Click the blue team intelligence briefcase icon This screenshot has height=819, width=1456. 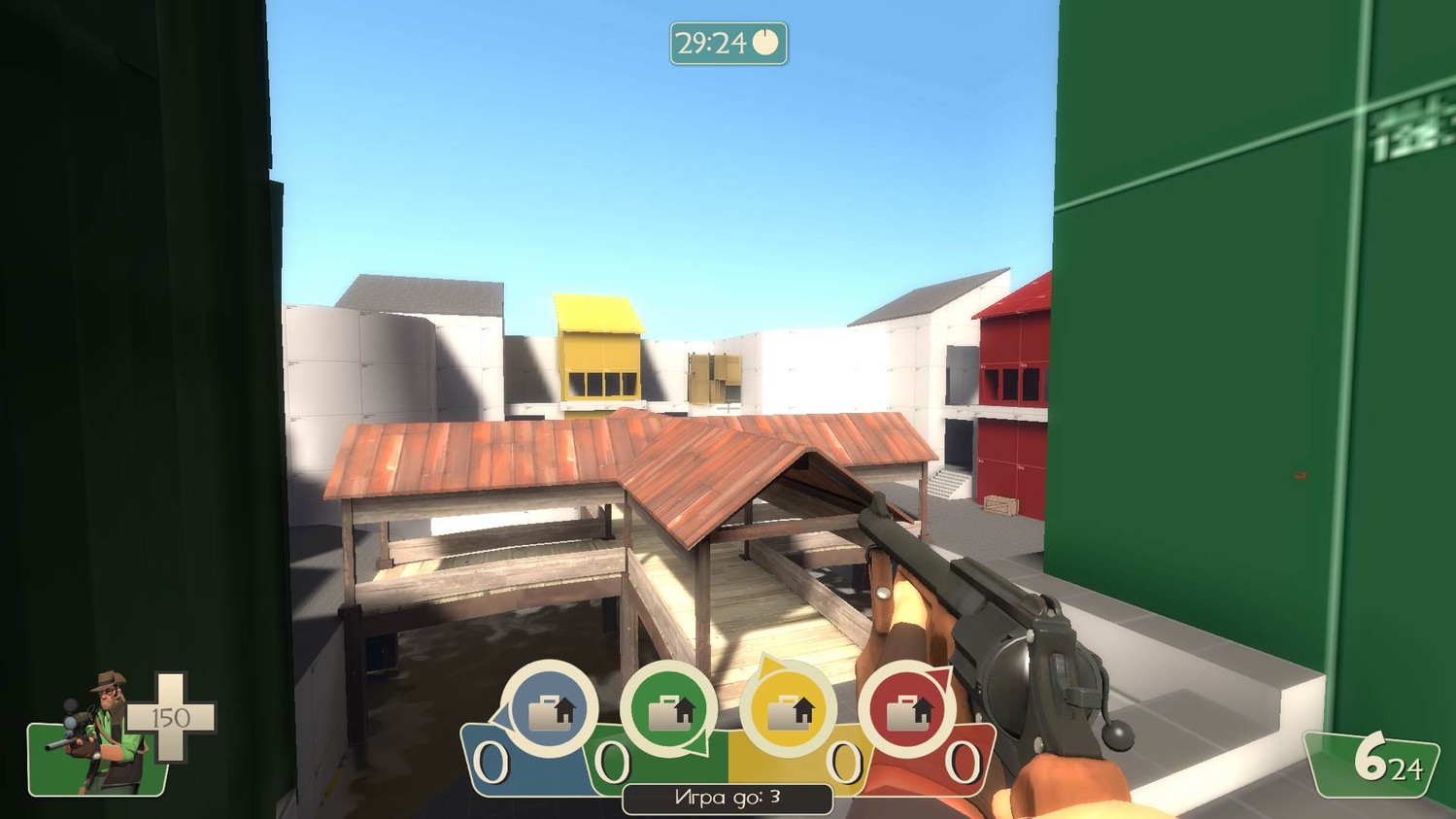pos(550,710)
